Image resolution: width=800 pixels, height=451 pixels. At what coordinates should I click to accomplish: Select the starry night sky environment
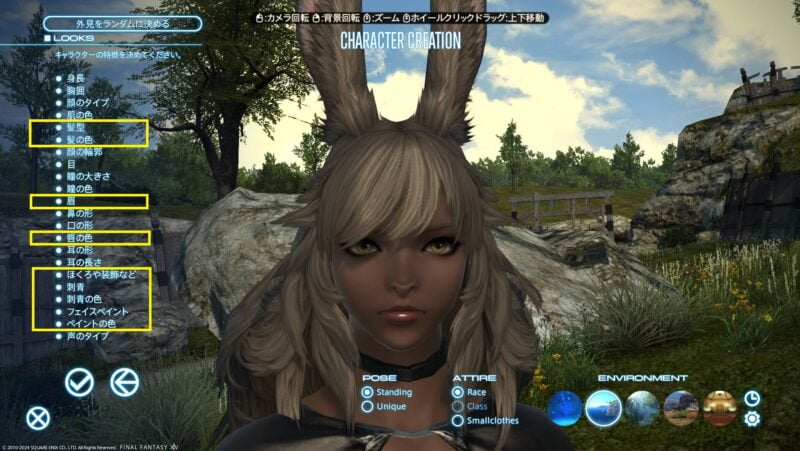pos(565,408)
